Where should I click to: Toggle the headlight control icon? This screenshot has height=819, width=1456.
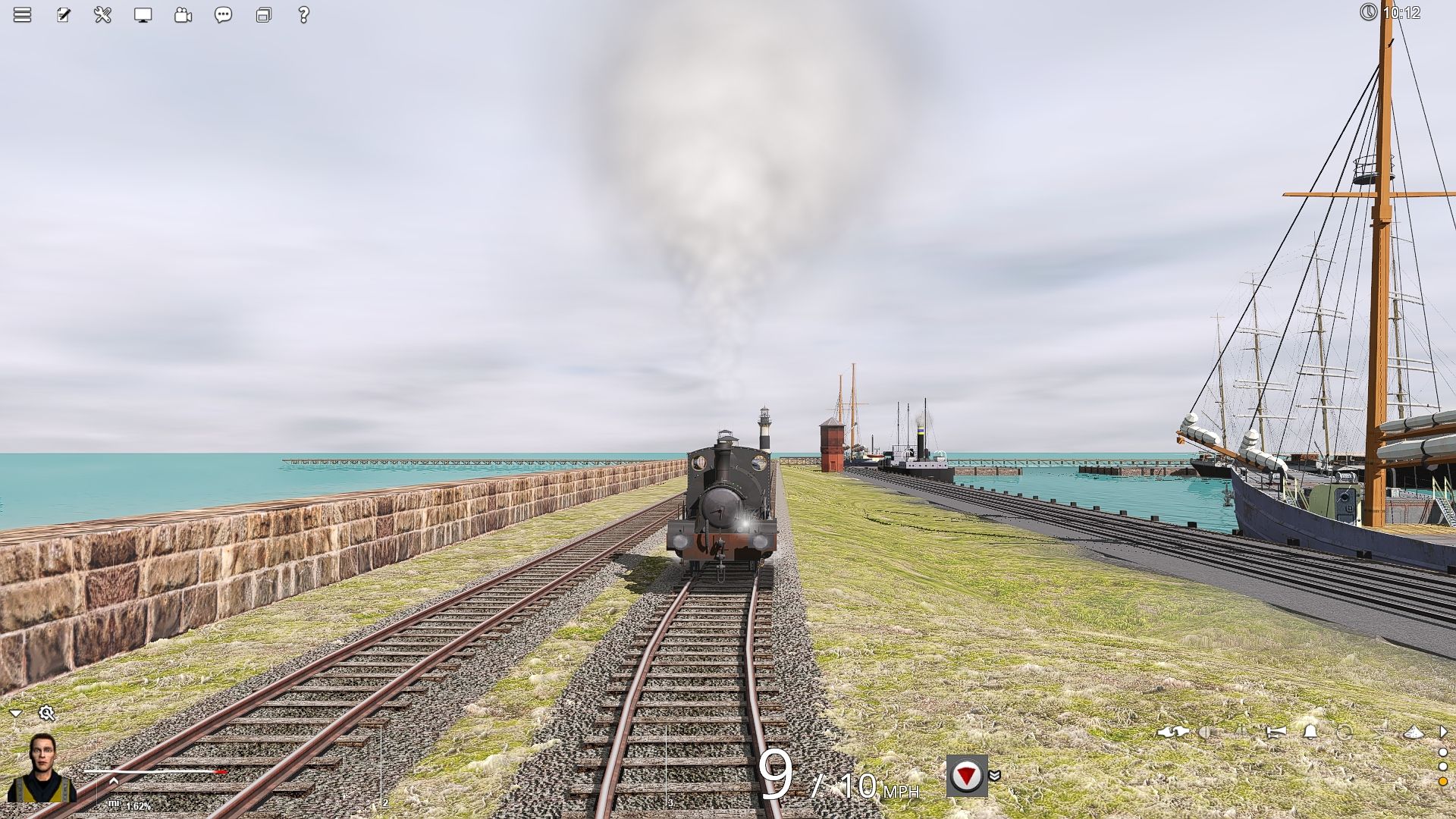[x=1204, y=733]
